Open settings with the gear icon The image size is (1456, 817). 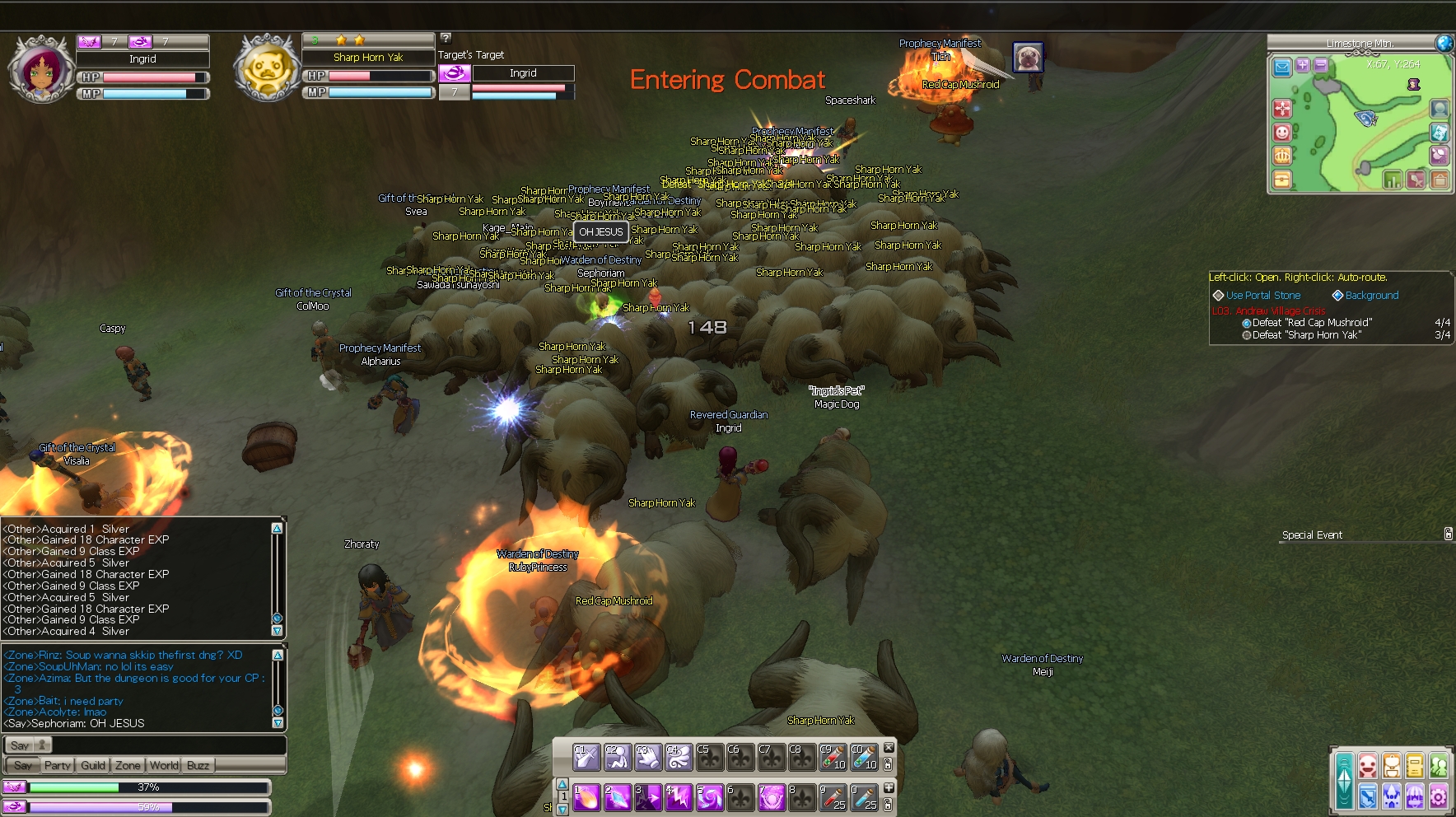1439,796
